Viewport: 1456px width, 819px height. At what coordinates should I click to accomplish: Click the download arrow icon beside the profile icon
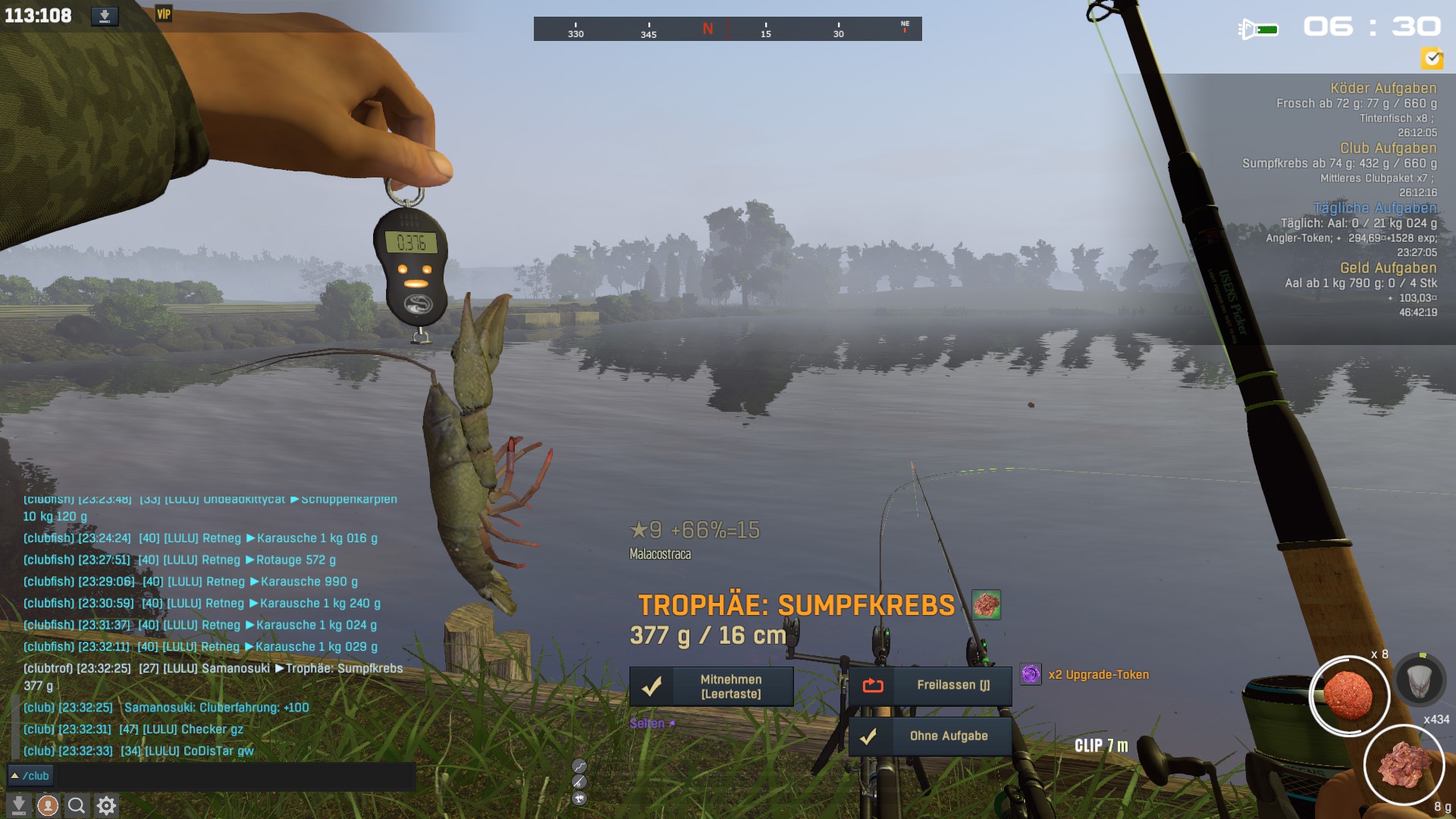[19, 805]
